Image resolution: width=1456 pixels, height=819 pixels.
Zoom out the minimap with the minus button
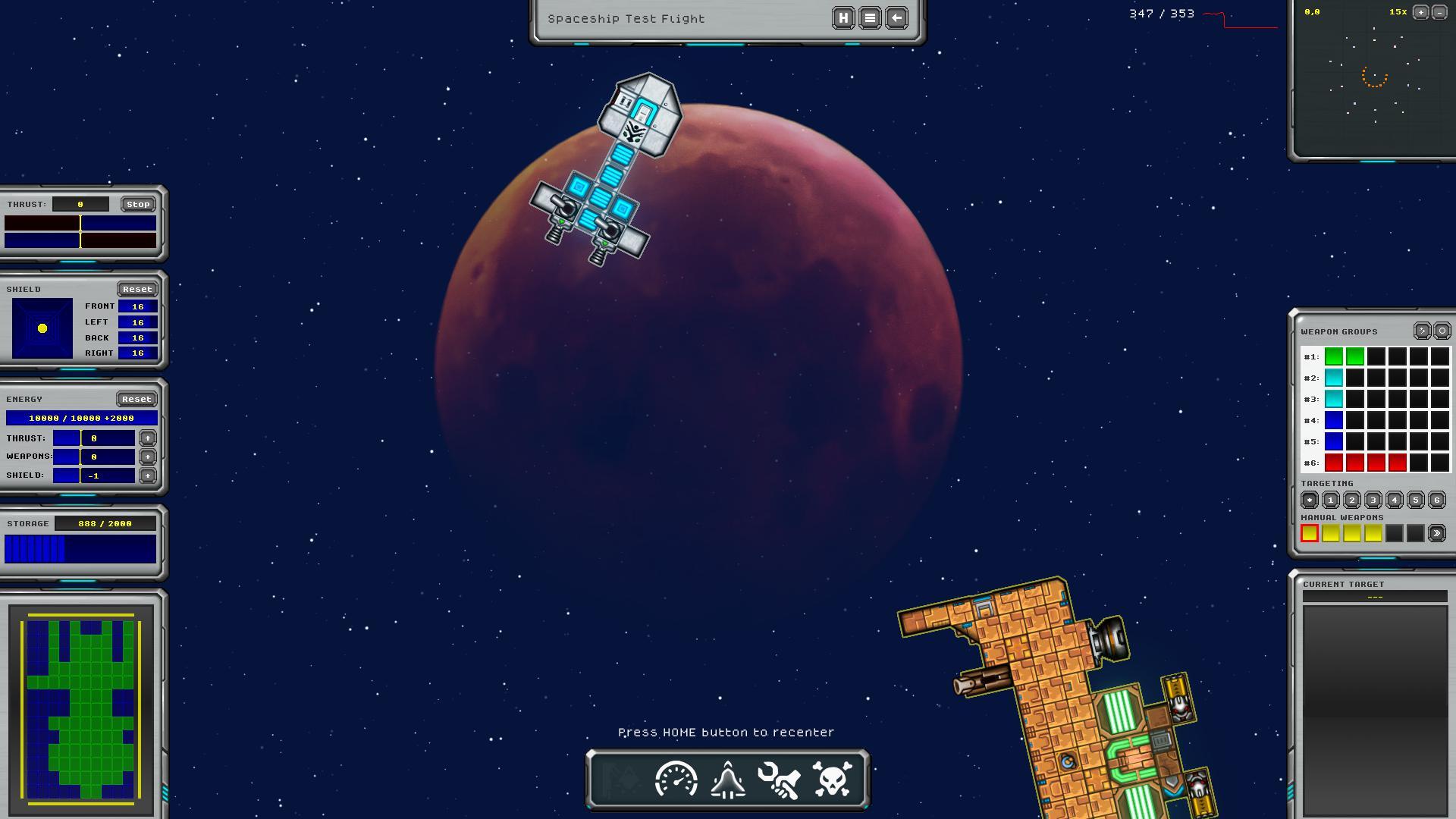click(1439, 12)
